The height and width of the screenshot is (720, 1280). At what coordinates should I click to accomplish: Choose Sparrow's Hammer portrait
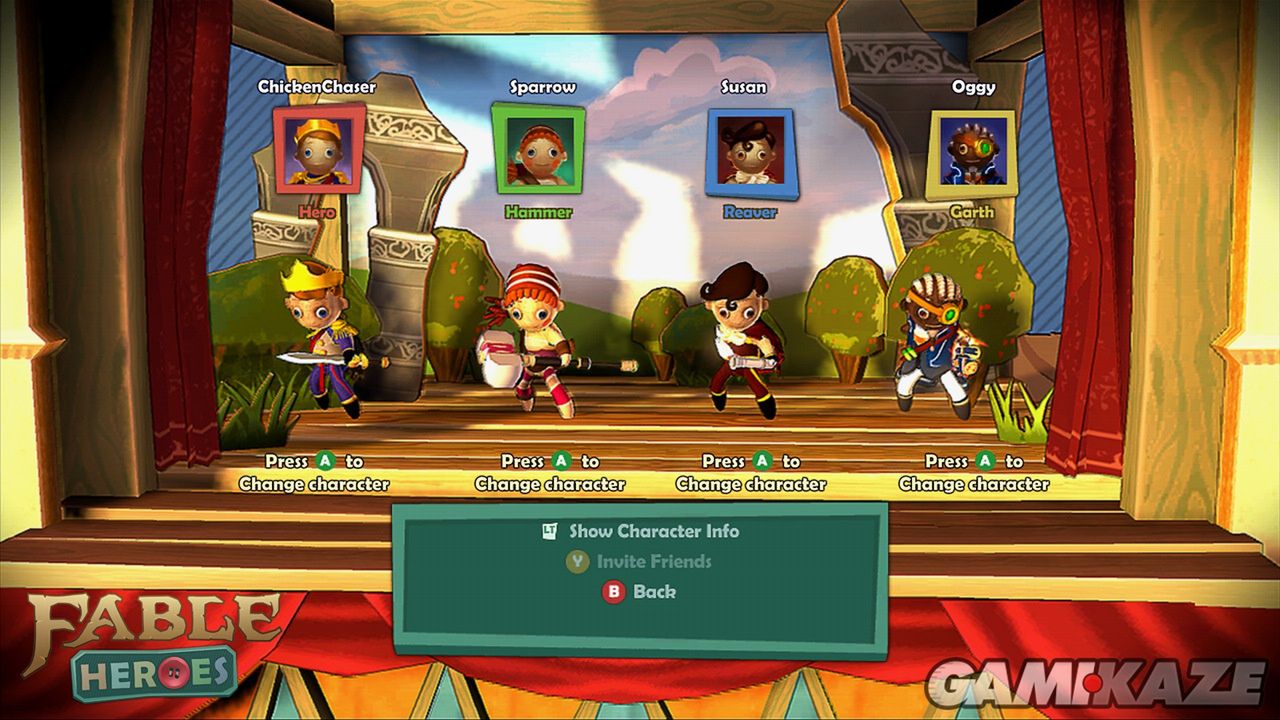tap(538, 149)
